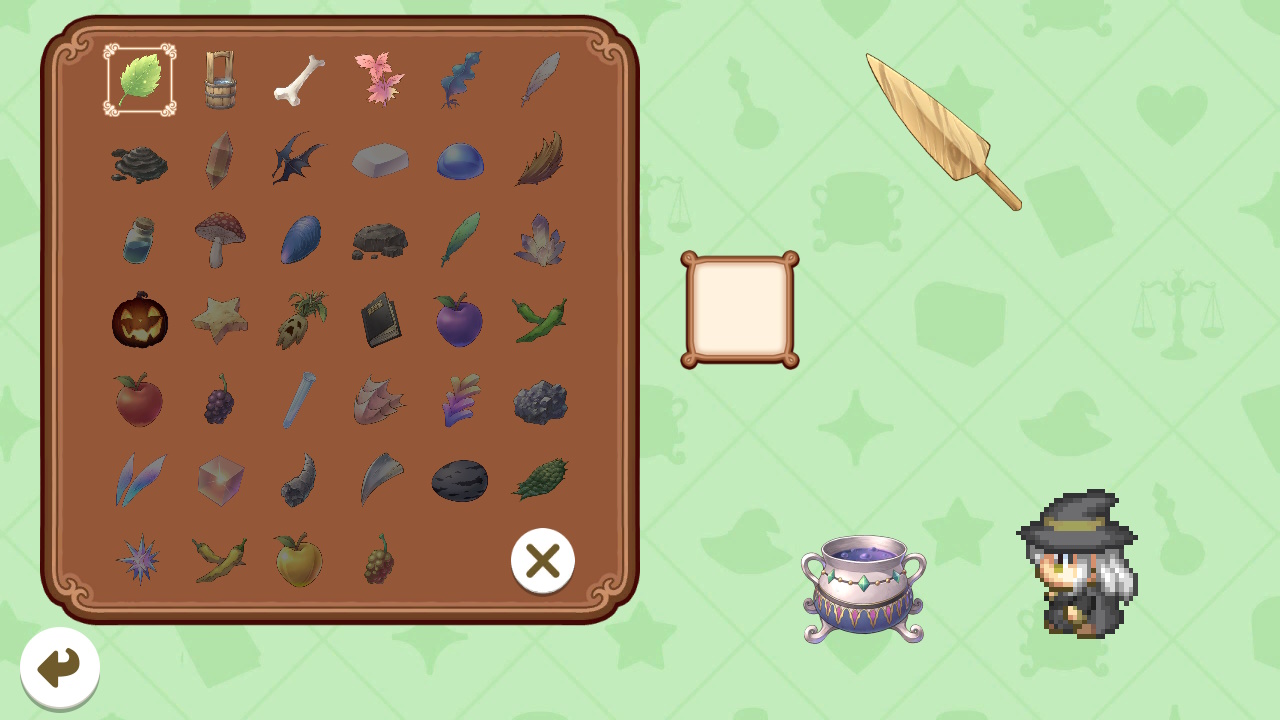Select the blue mussel shell ingredient
Viewport: 1280px width, 720px height.
[300, 240]
